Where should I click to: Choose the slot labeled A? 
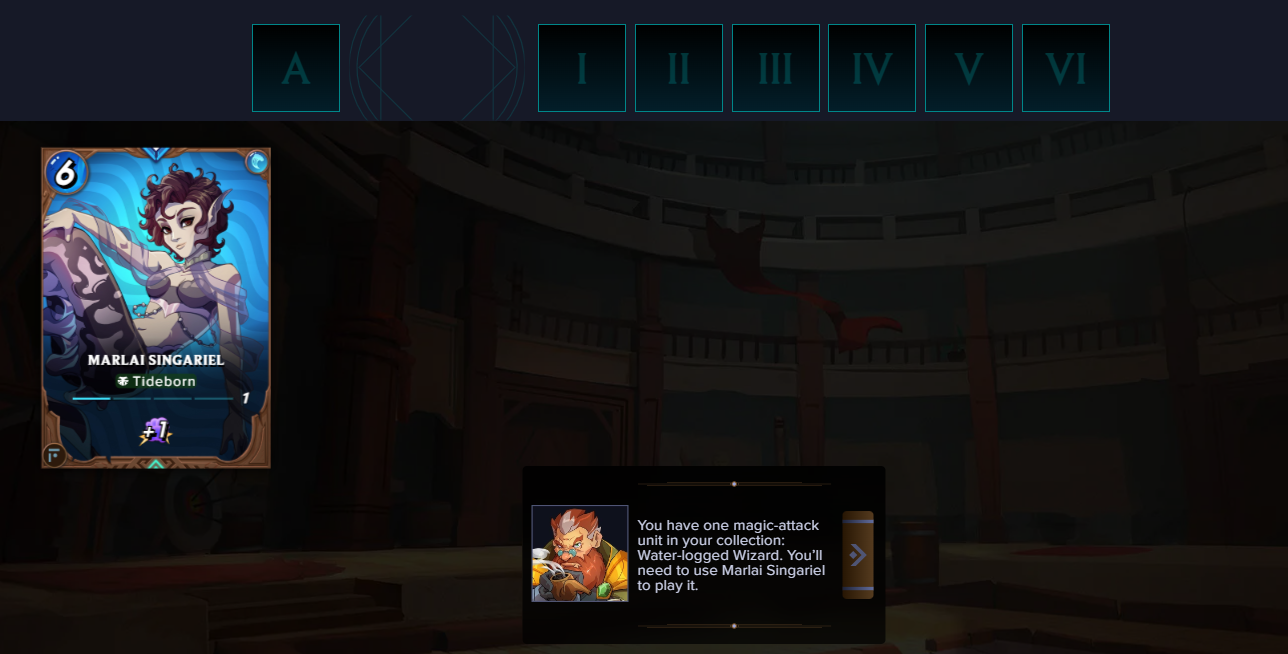click(x=296, y=68)
